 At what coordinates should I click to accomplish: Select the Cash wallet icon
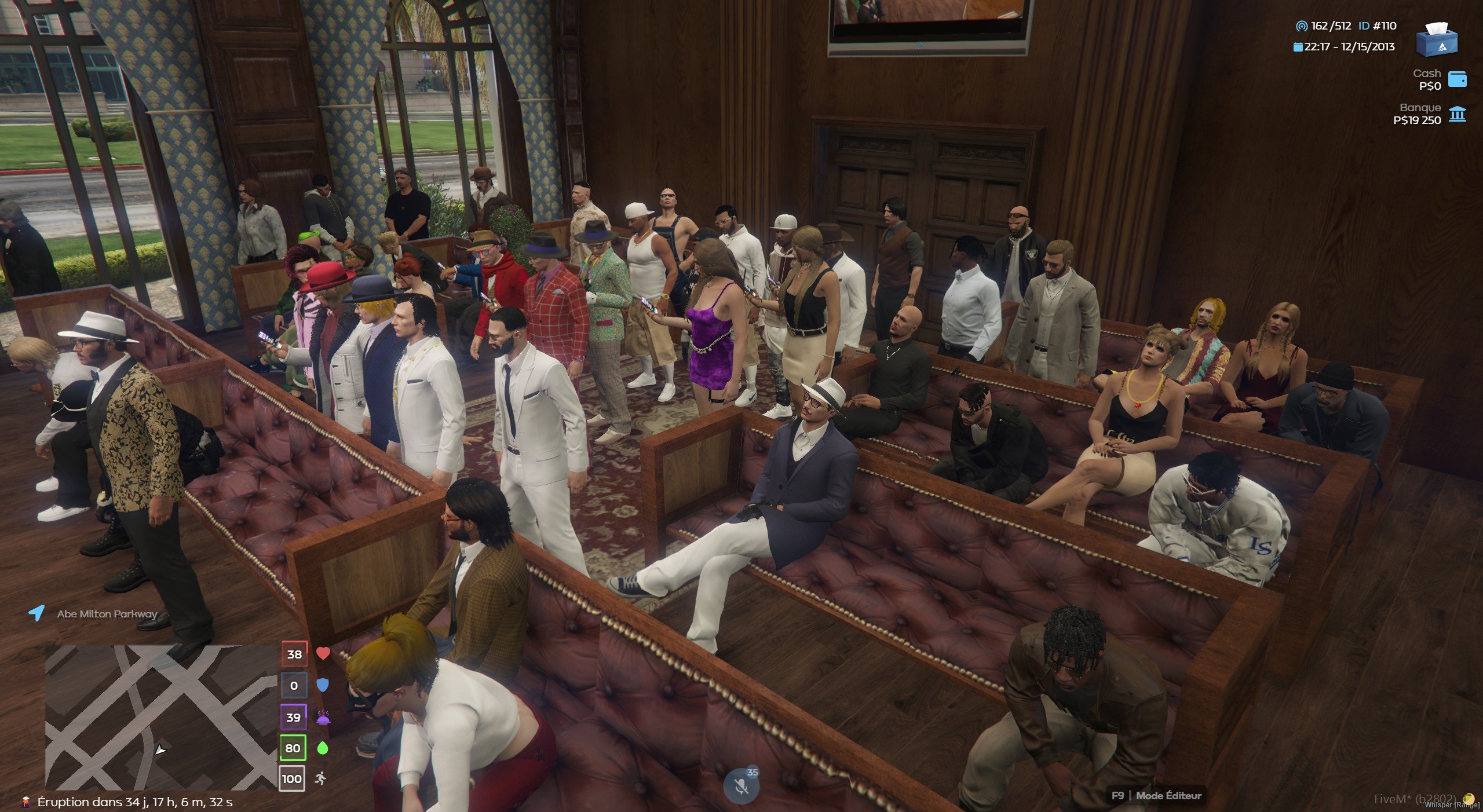1458,79
